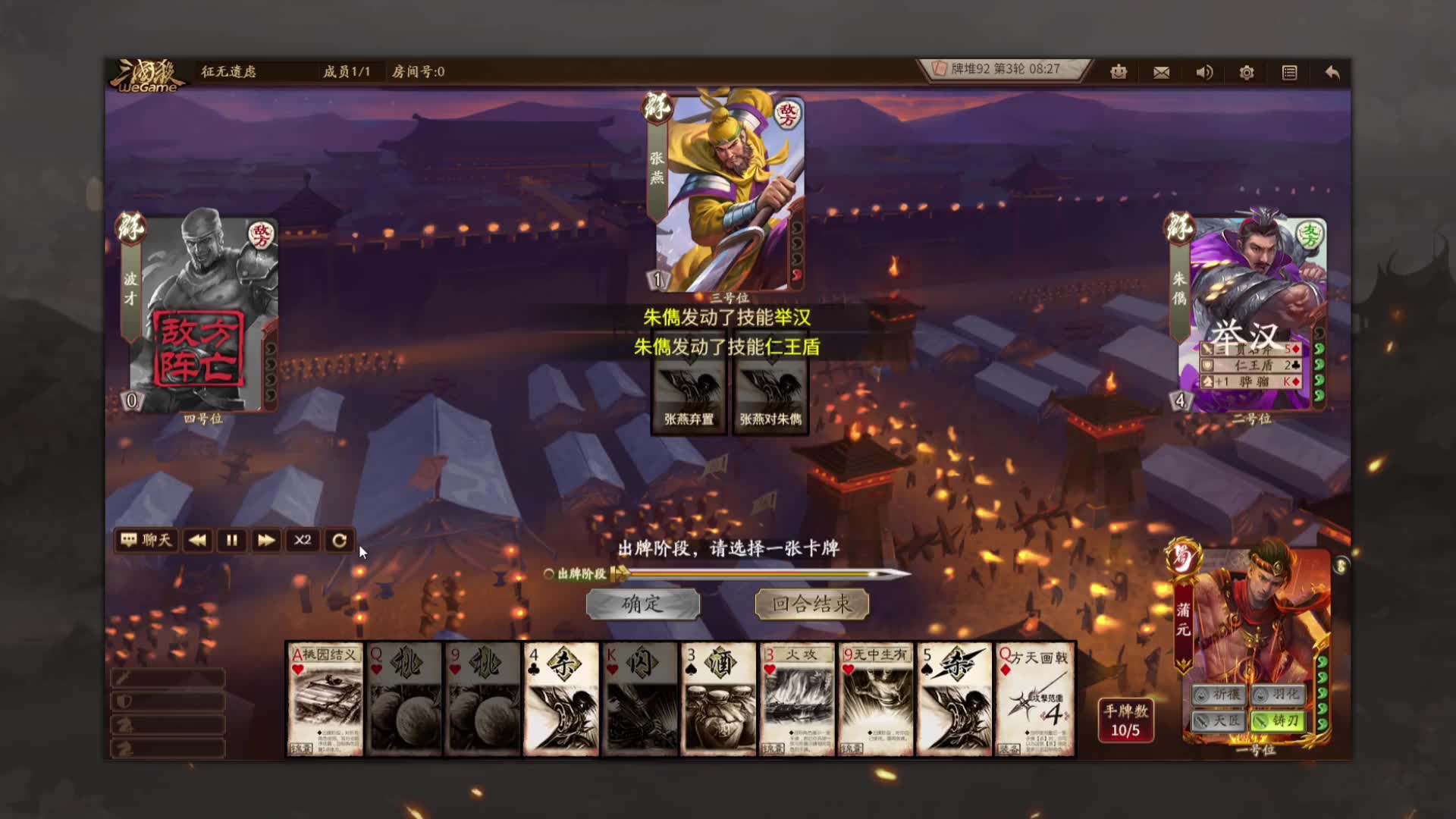
Task: Select the 桃园结义 card
Action: (325, 699)
